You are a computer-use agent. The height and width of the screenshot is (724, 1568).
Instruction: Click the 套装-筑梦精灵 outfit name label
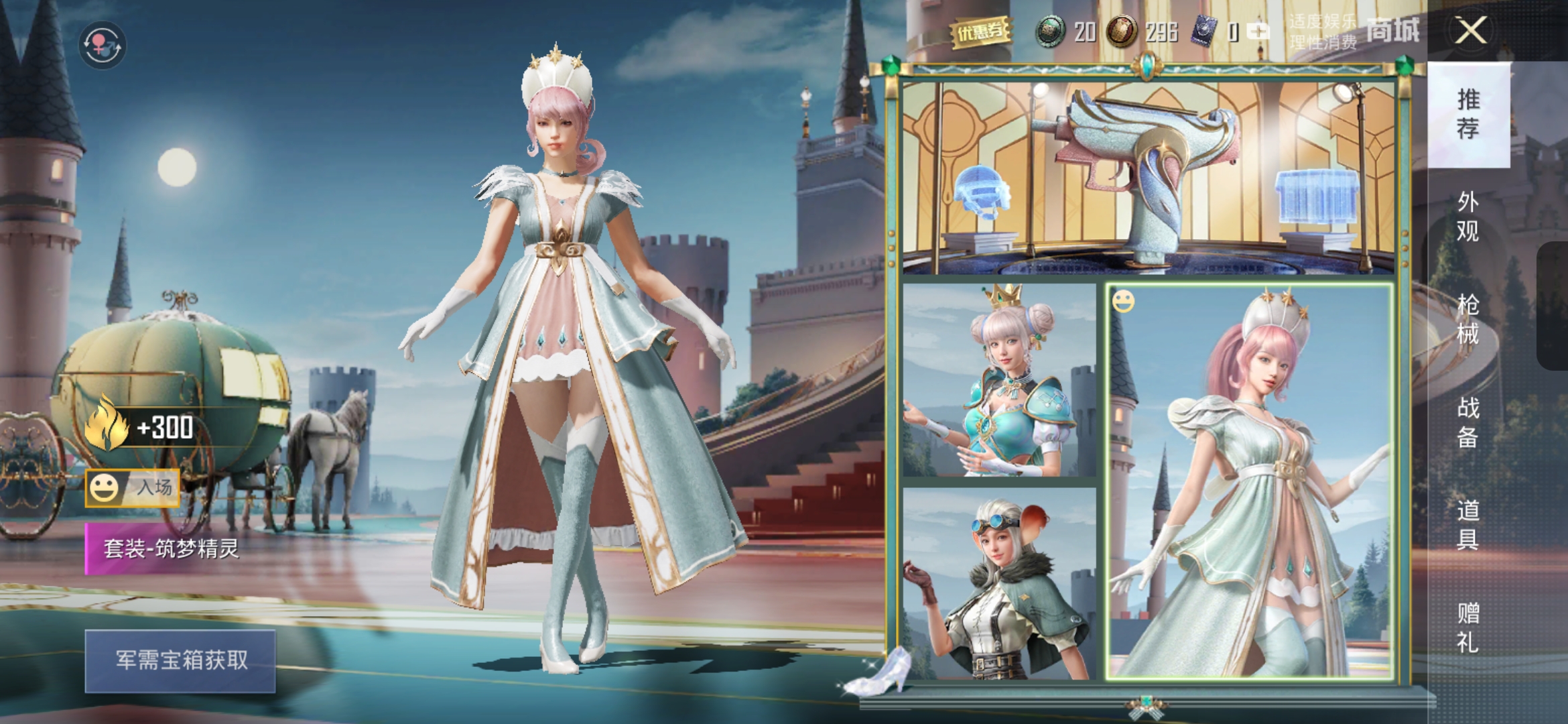point(172,549)
